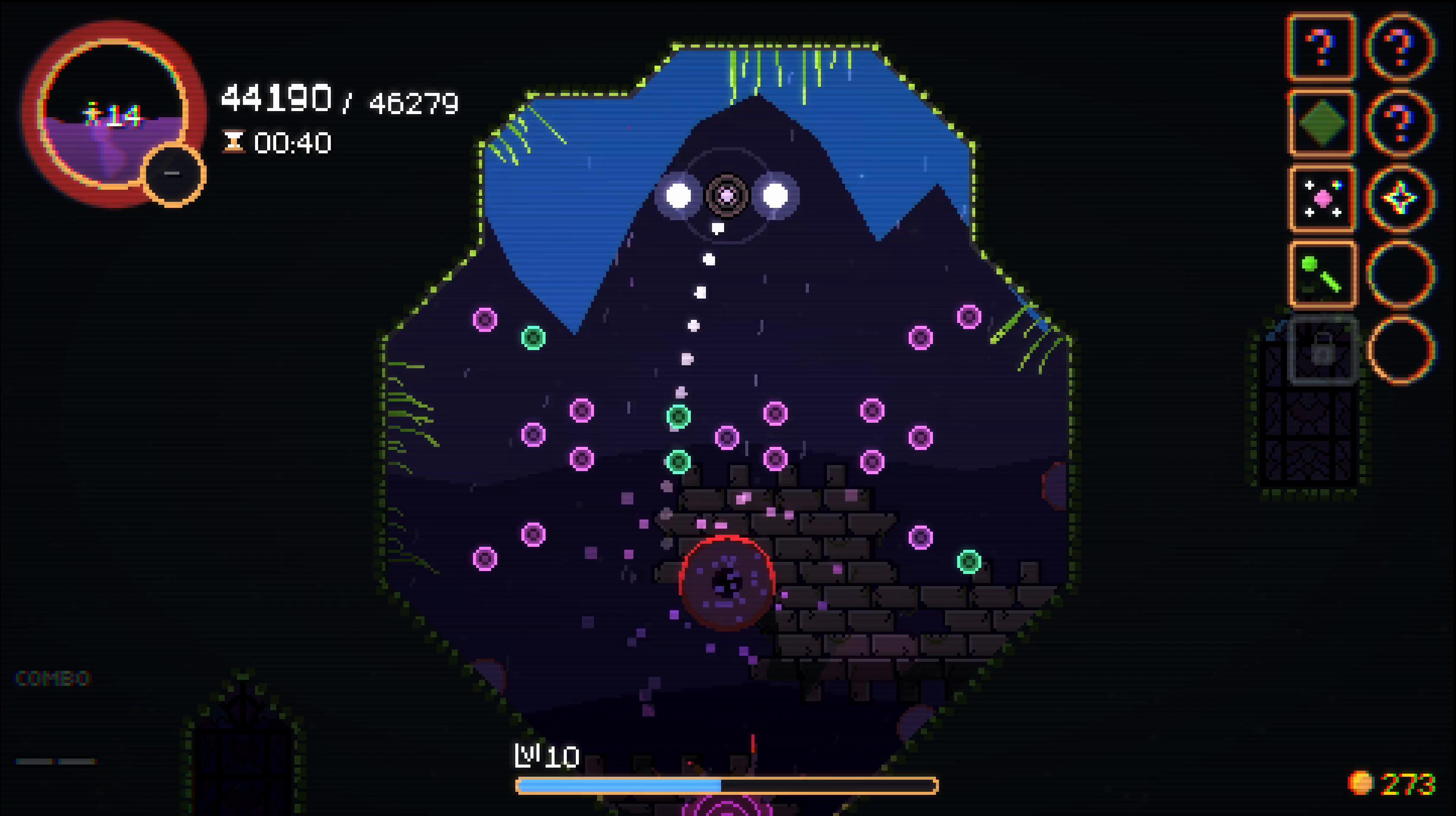Click the small minus circle on the ball gauge

173,175
